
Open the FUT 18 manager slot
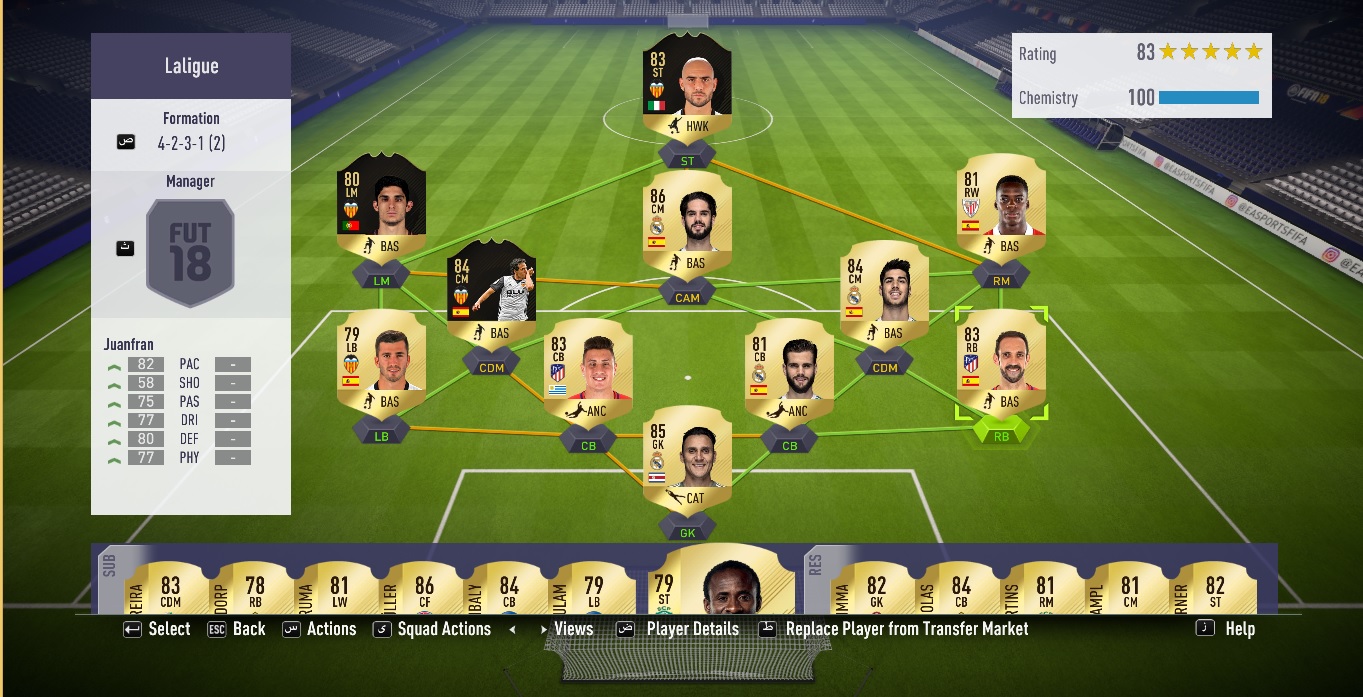190,252
